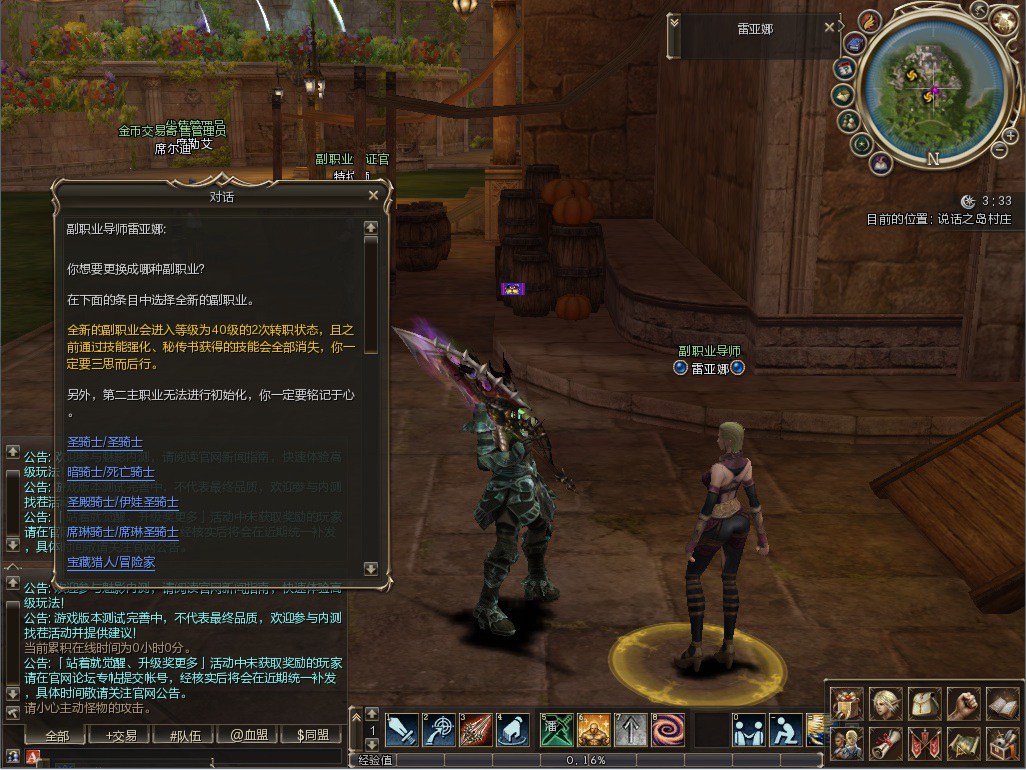Switch to the 全部 chat tab

(57, 735)
